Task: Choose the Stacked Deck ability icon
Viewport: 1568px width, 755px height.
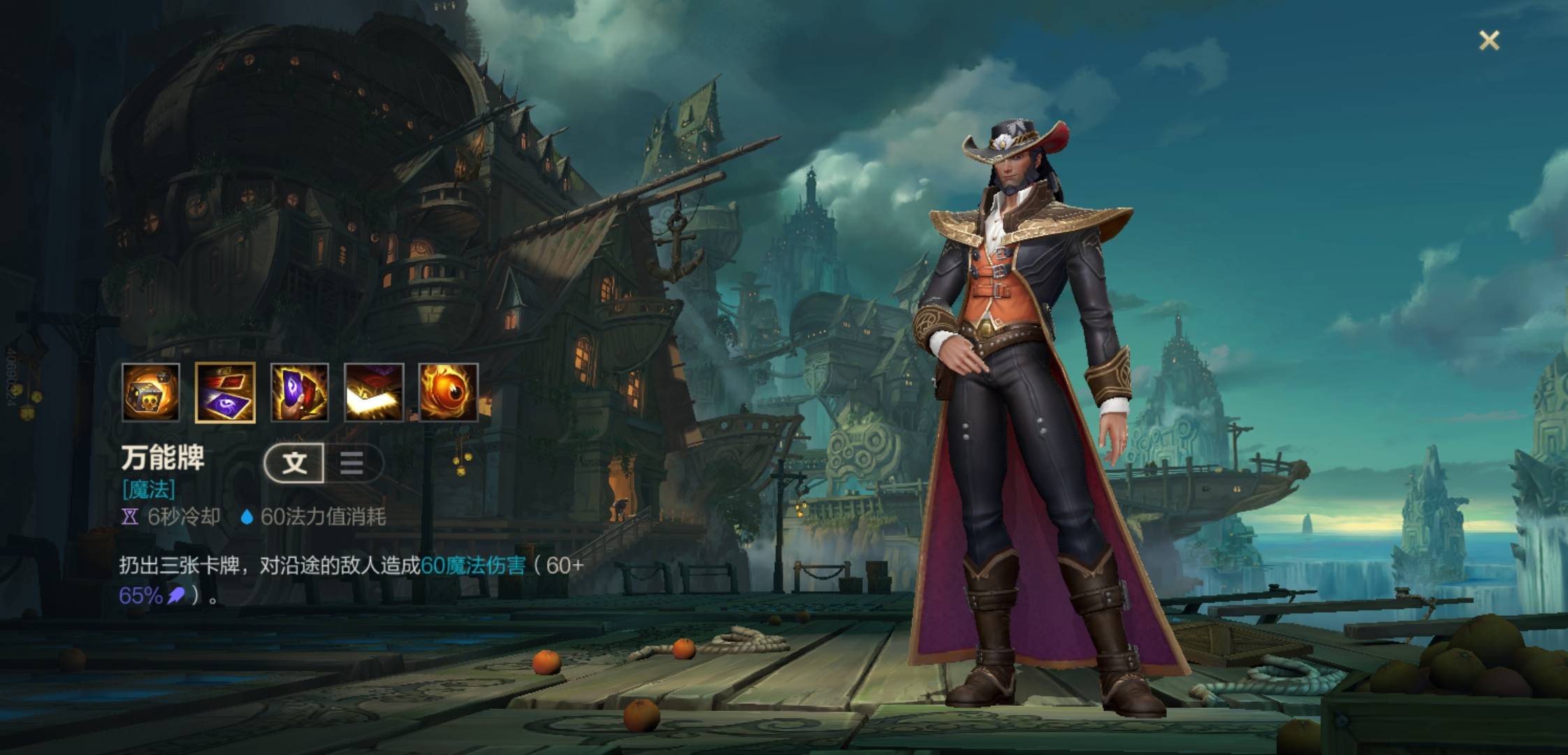Action: coord(374,392)
